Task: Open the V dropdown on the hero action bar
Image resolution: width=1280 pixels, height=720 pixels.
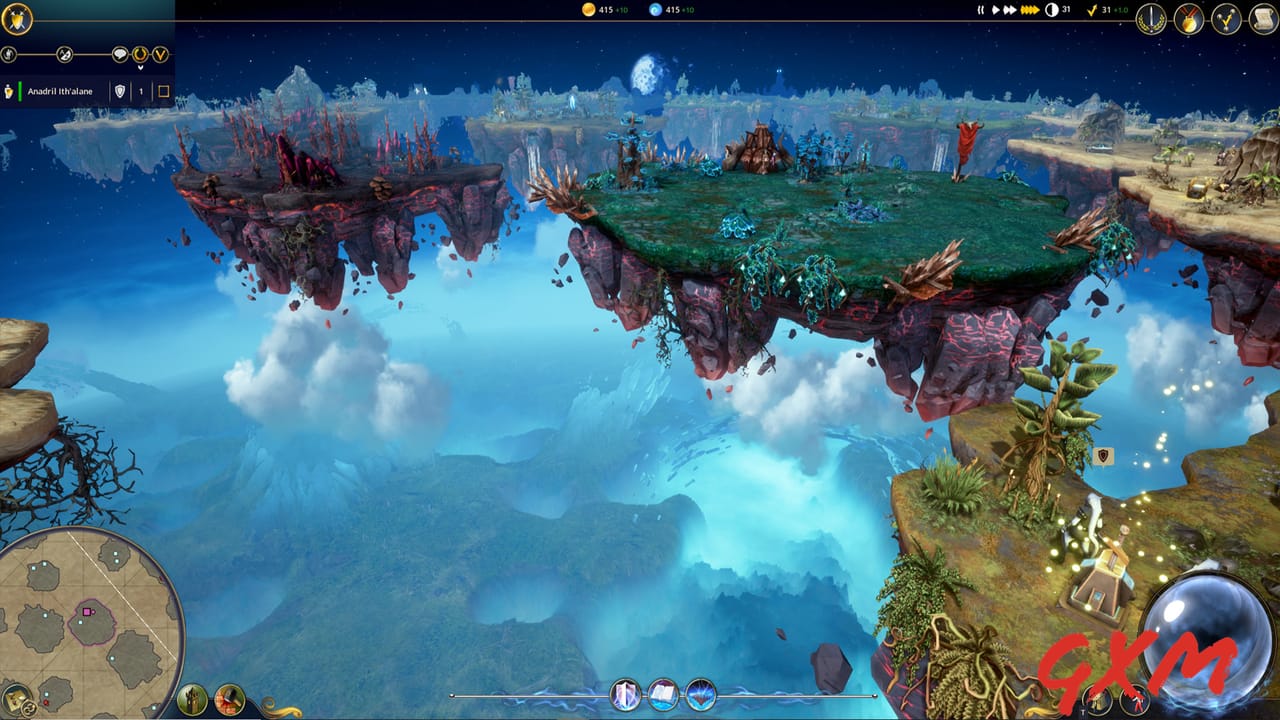Action: point(161,54)
